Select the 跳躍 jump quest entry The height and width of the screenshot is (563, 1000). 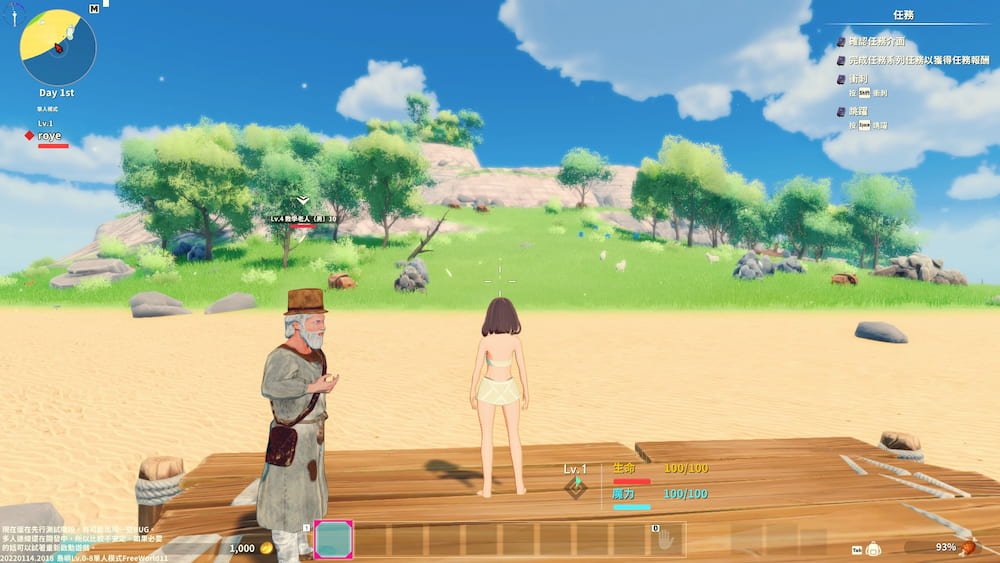pos(859,110)
